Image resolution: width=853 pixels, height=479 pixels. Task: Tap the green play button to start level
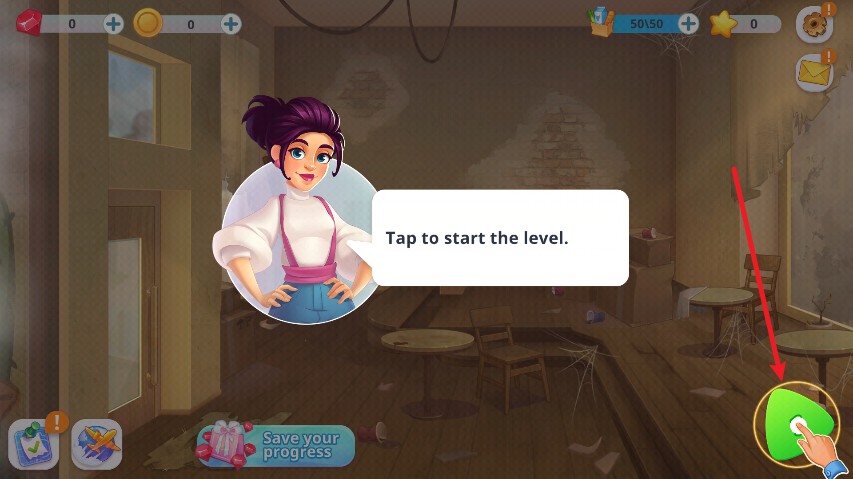[x=795, y=424]
